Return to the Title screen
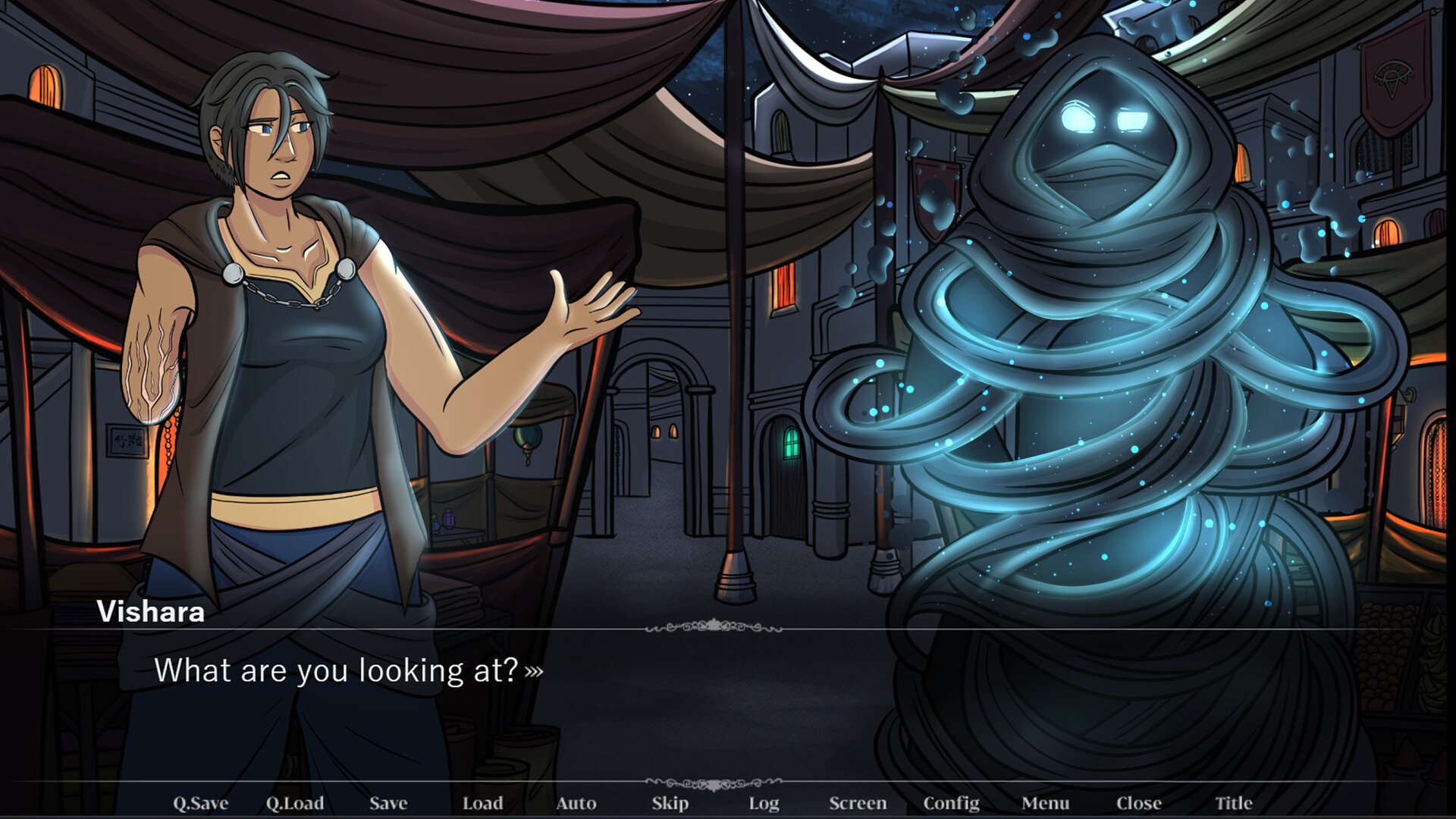The height and width of the screenshot is (819, 1456). click(1235, 802)
